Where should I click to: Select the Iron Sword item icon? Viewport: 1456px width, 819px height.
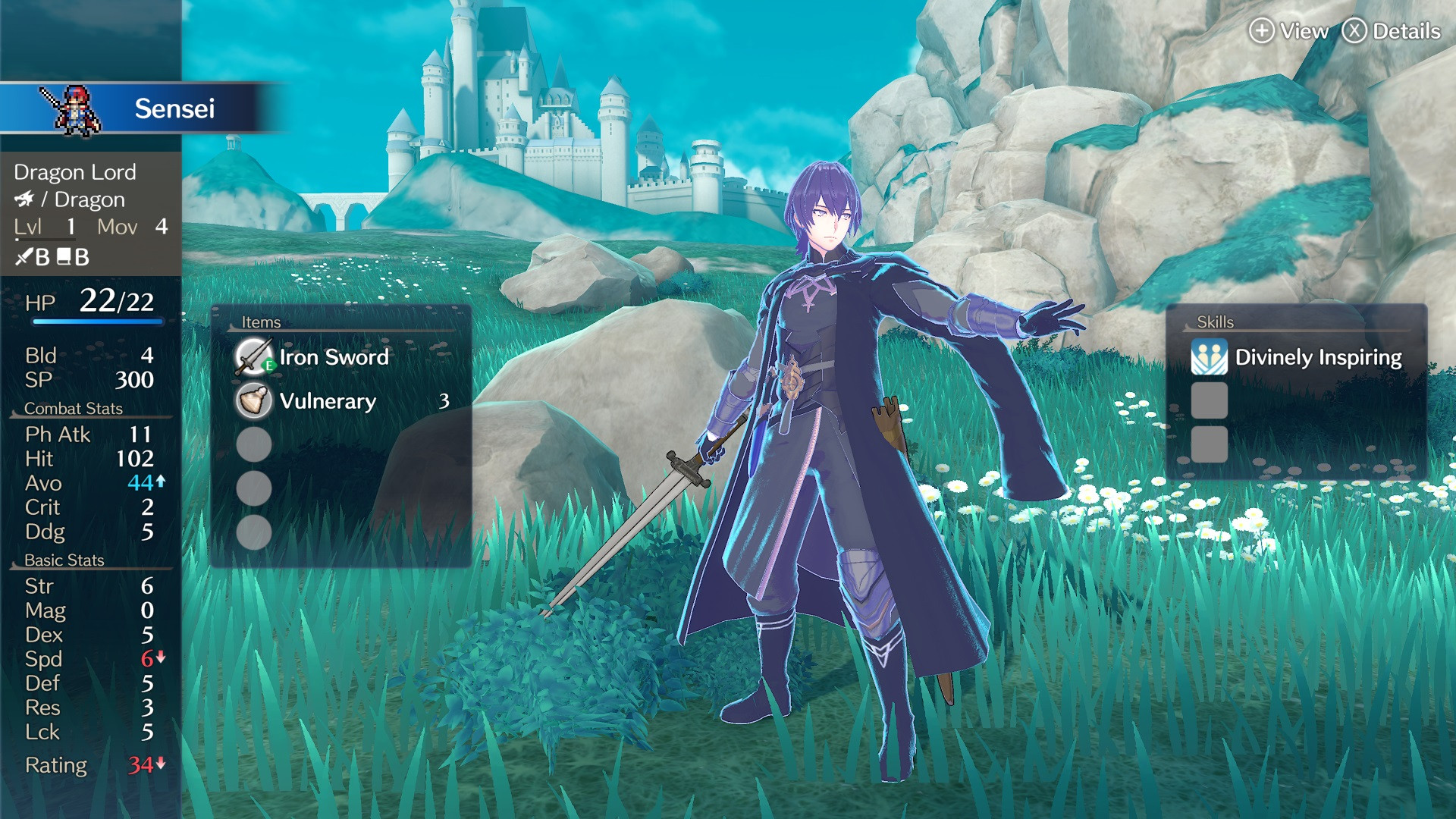[254, 356]
